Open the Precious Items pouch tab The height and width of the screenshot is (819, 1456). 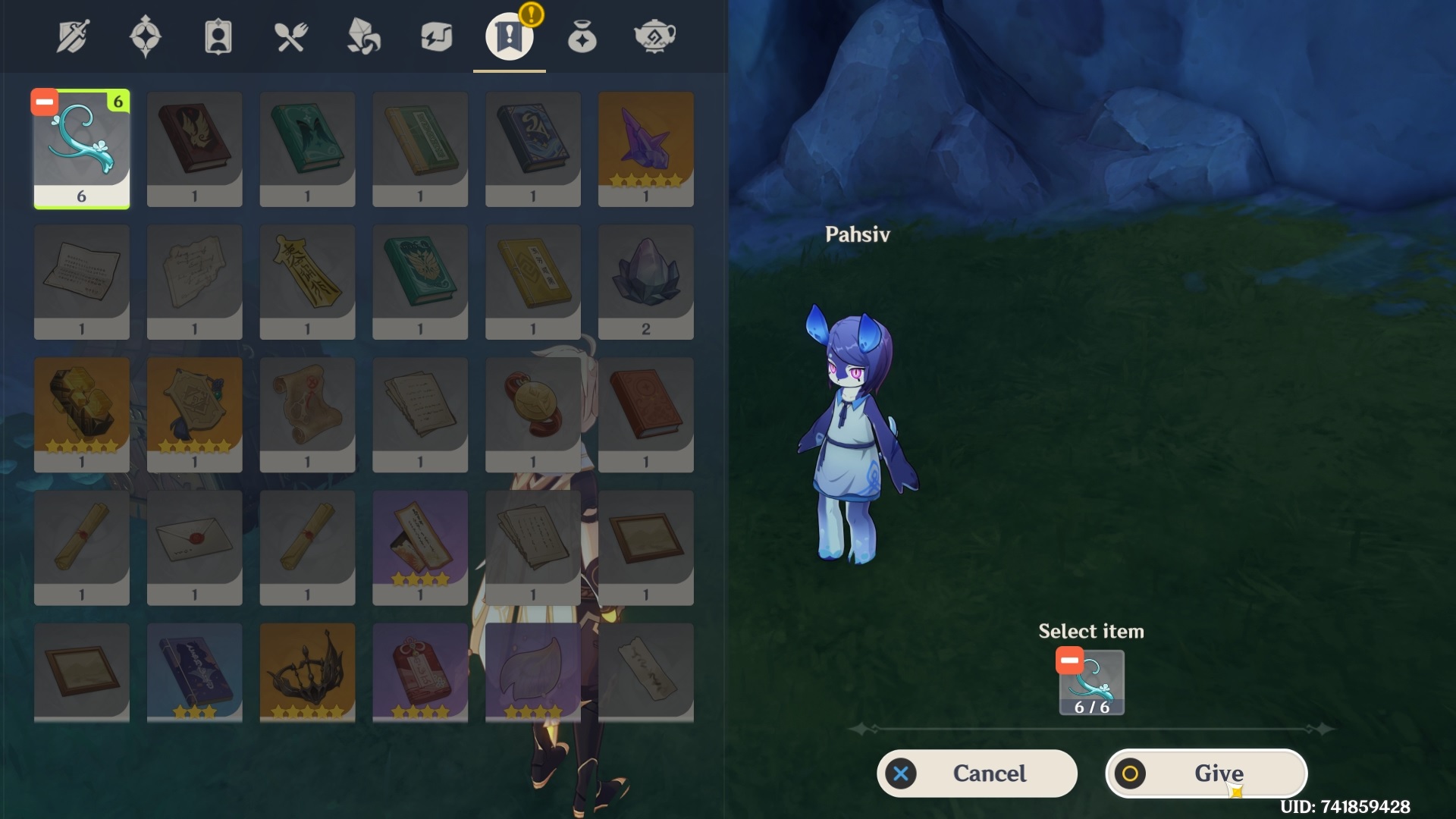pyautogui.click(x=582, y=36)
